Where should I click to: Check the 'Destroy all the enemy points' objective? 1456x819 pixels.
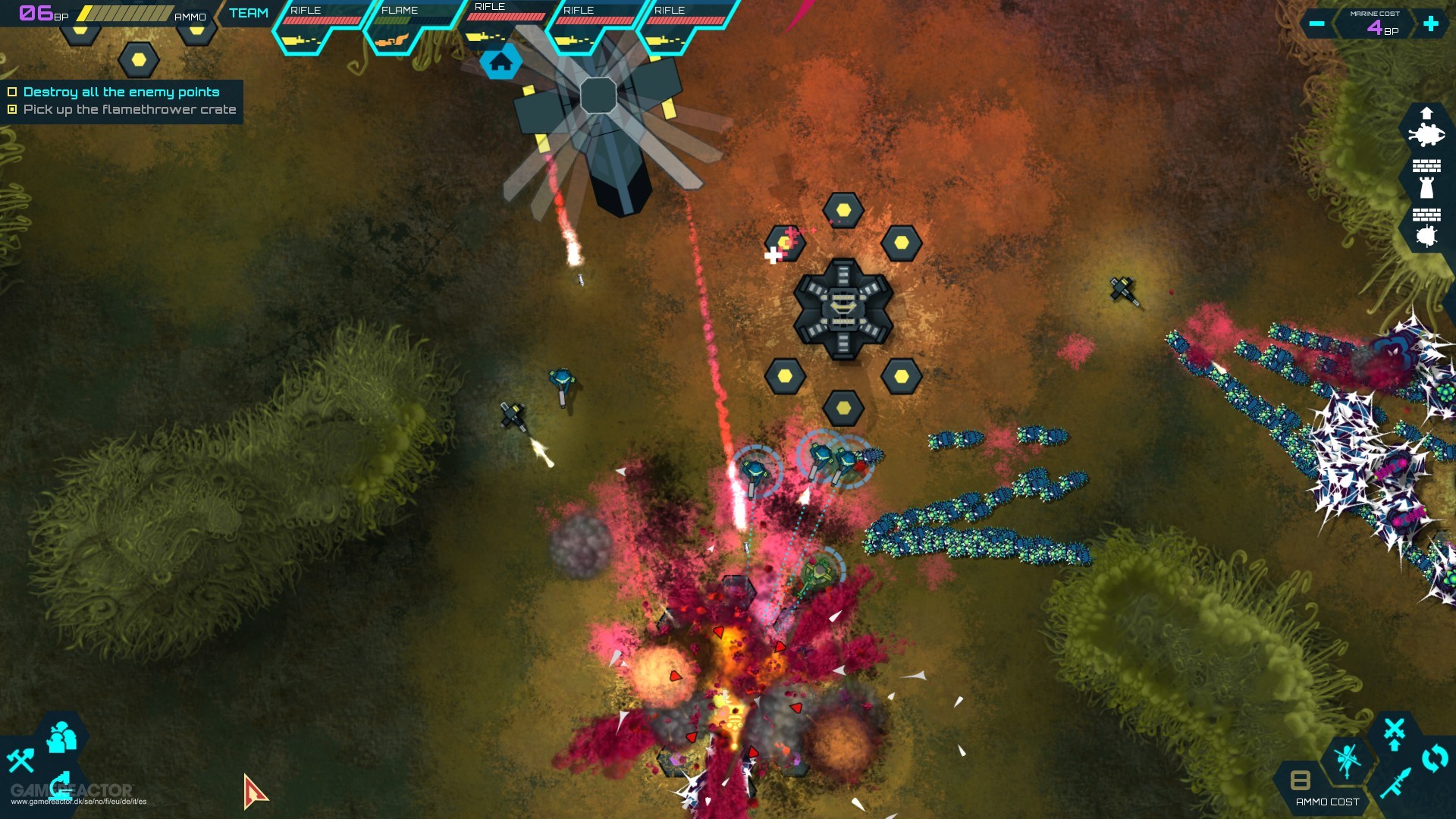click(x=11, y=91)
